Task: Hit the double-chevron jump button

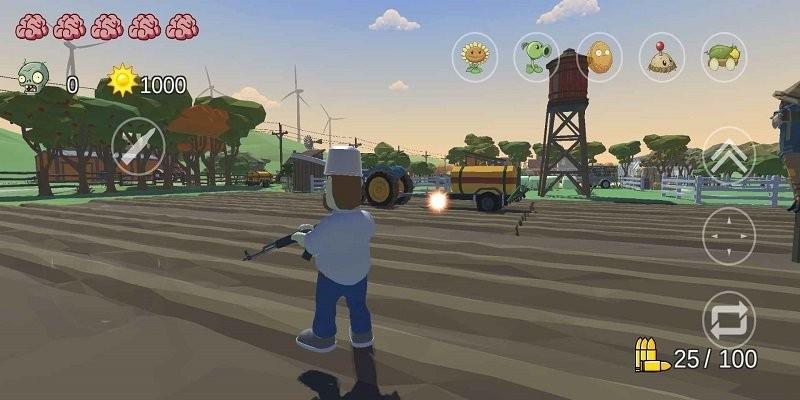Action: click(x=729, y=155)
